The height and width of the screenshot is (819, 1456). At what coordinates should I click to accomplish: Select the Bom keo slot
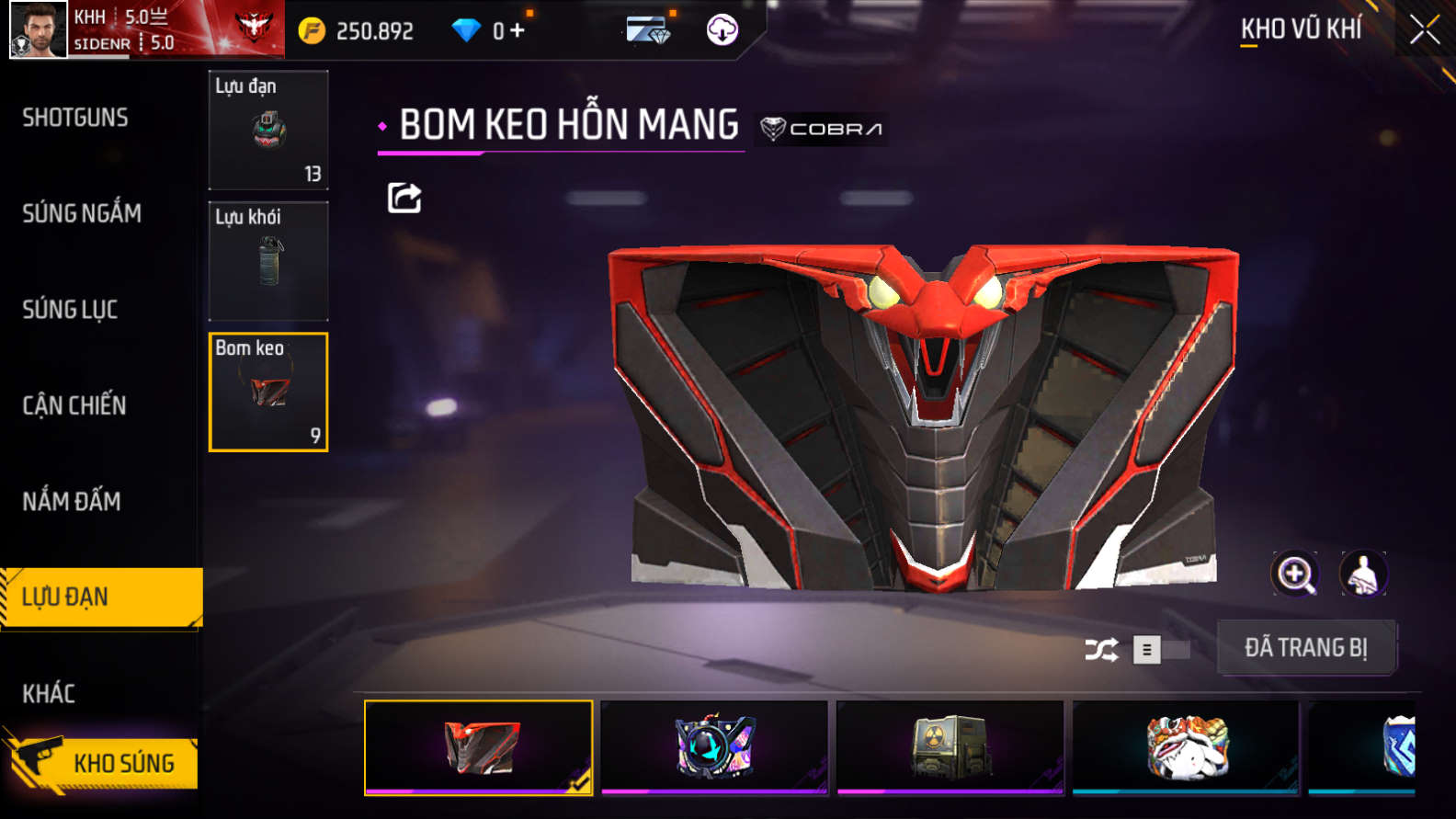coord(268,392)
